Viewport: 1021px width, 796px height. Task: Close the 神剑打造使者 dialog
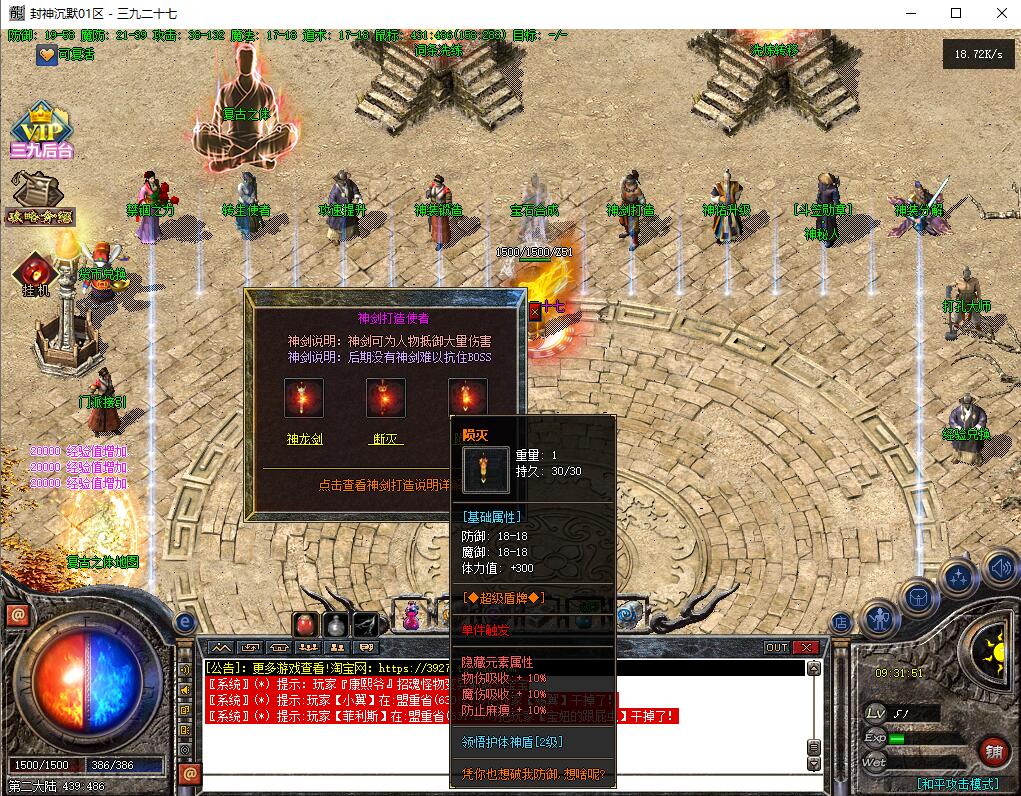tap(534, 311)
